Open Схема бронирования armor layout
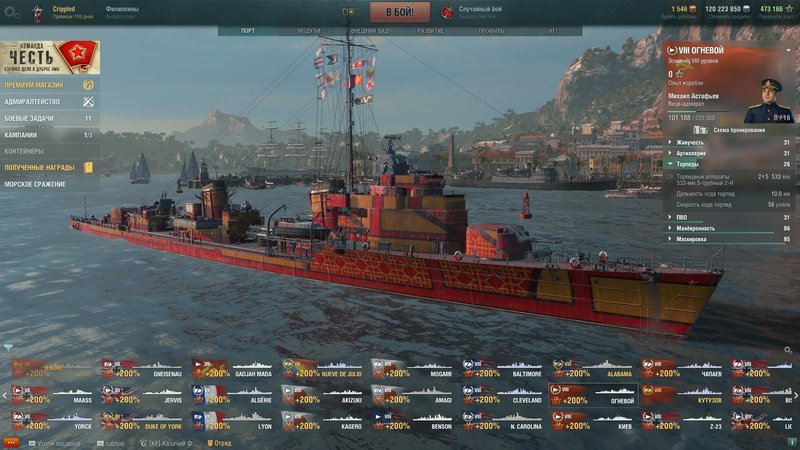800x450 pixels. [738, 130]
